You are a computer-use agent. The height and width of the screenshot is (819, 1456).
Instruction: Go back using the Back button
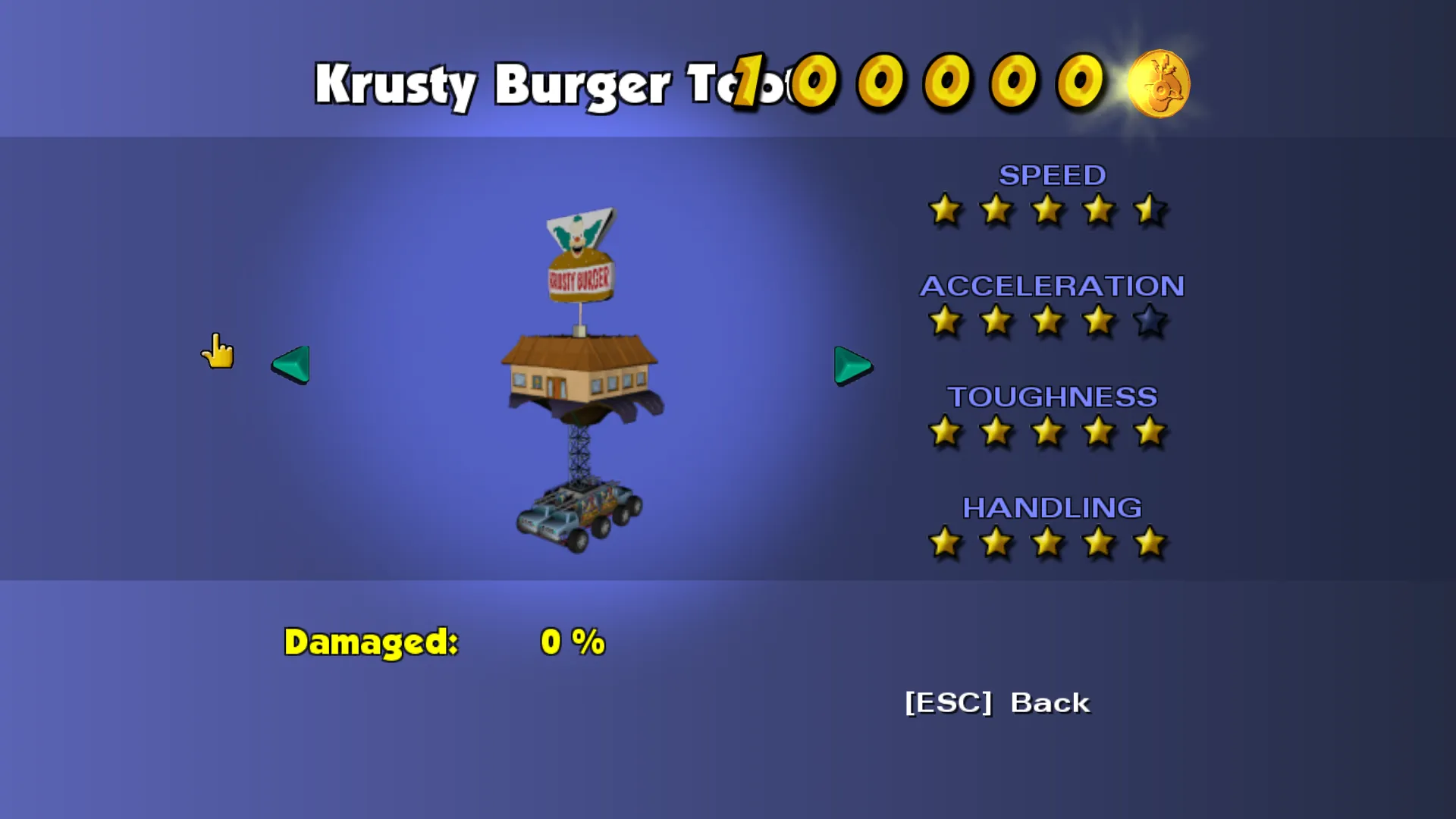pyautogui.click(x=997, y=703)
